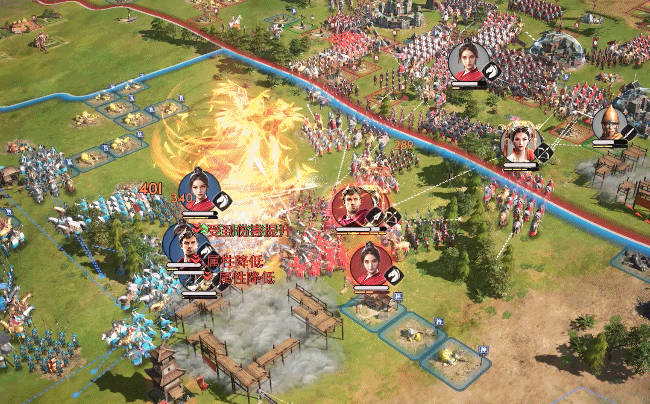Select the red-ringed woman cavalry hero portrait
Image resolution: width=650 pixels, height=404 pixels.
point(370,263)
